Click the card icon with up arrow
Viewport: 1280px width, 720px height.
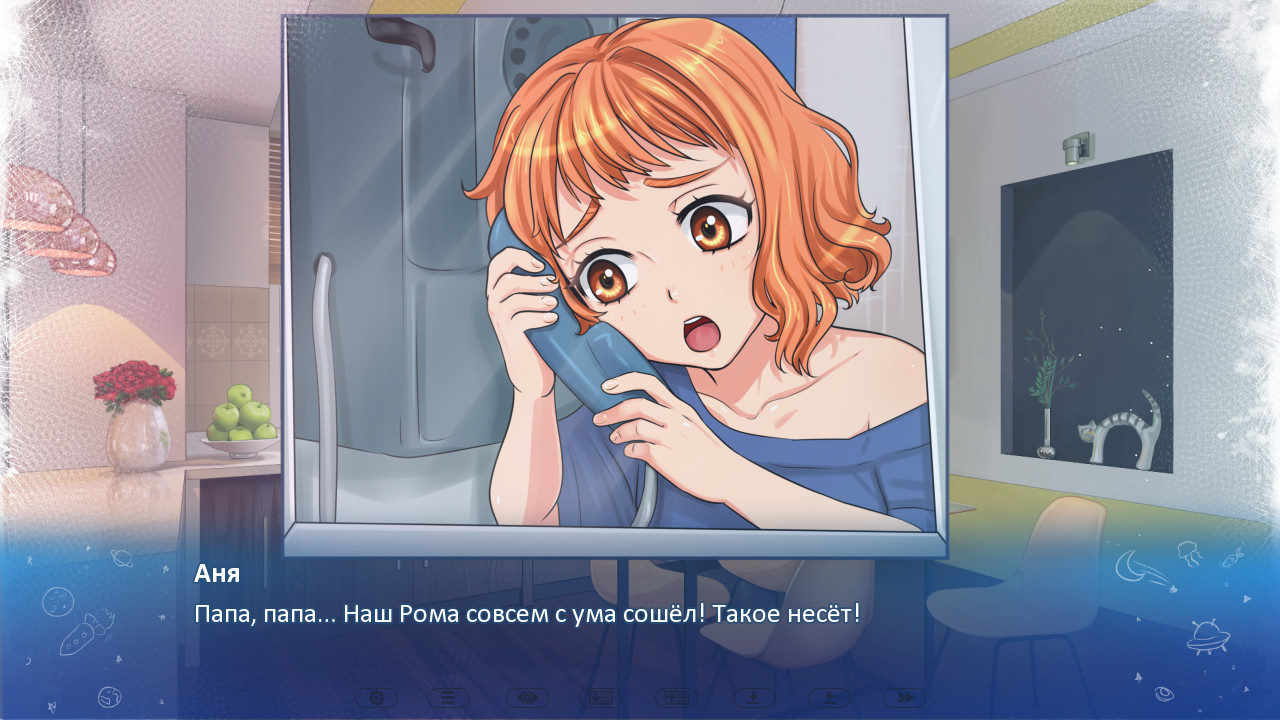[677, 698]
